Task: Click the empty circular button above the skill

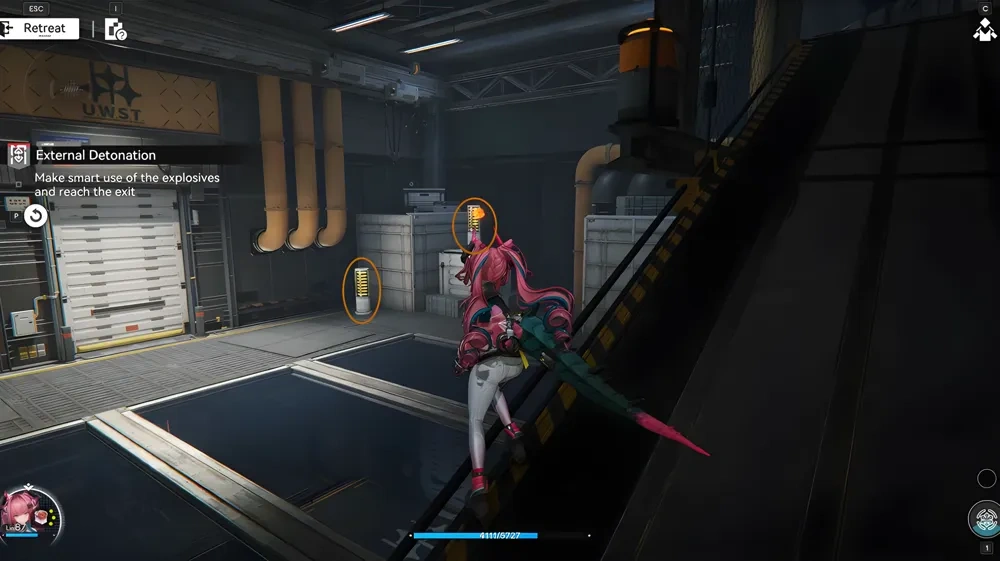Action: click(x=988, y=478)
